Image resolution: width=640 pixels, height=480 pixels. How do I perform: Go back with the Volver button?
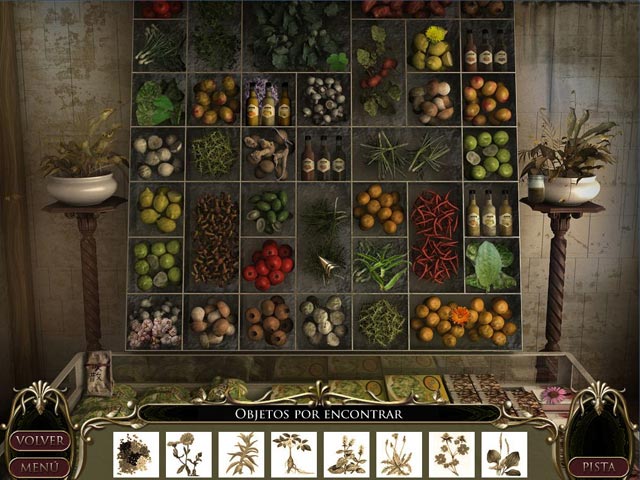[40, 440]
